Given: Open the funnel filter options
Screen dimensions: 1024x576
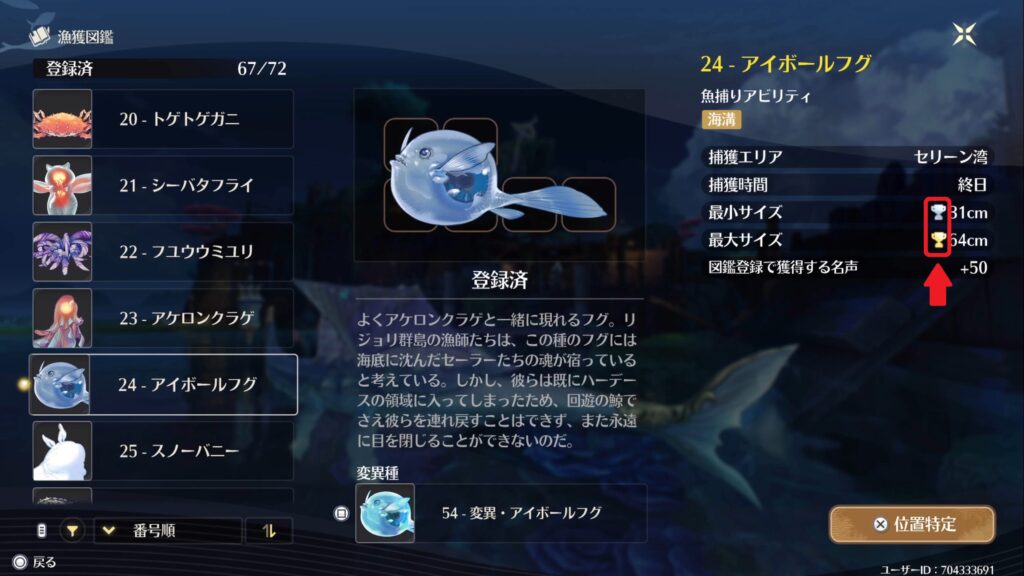Looking at the screenshot, I should [x=72, y=531].
